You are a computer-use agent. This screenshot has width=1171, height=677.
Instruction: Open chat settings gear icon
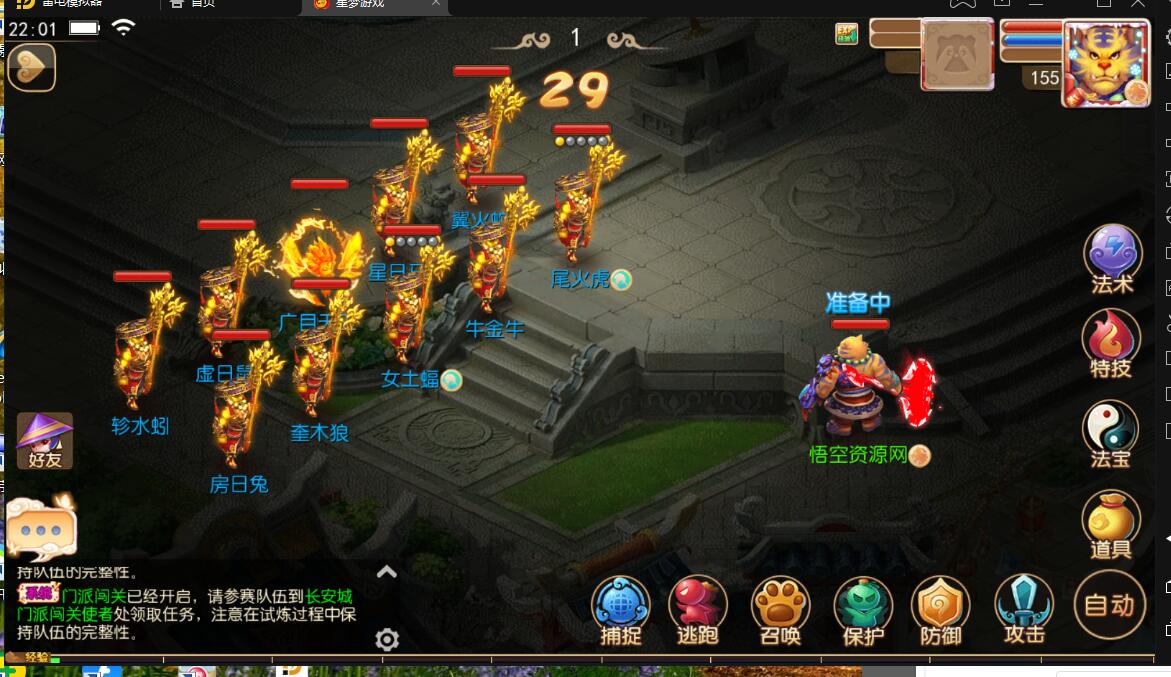pyautogui.click(x=387, y=640)
